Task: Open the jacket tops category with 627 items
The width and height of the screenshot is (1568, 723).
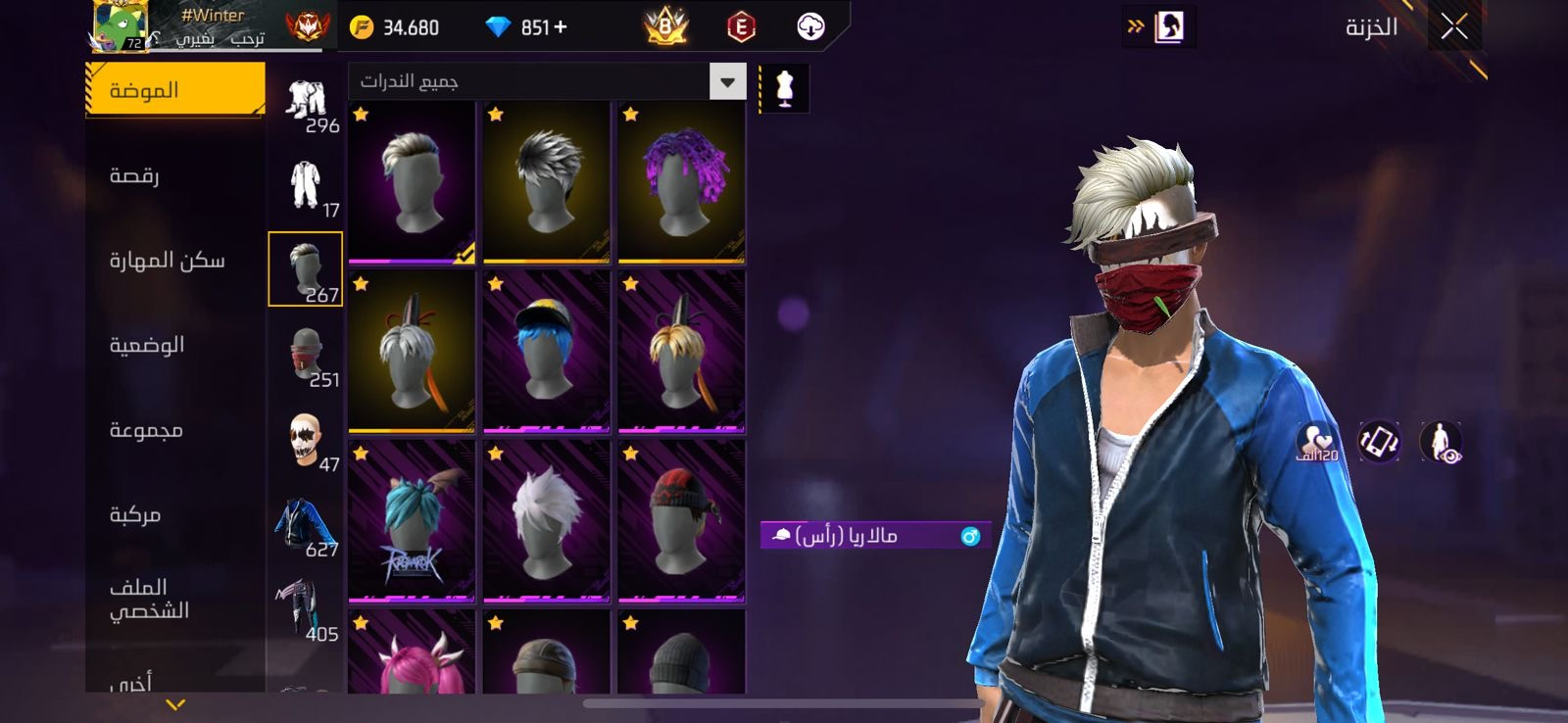Action: tap(306, 524)
